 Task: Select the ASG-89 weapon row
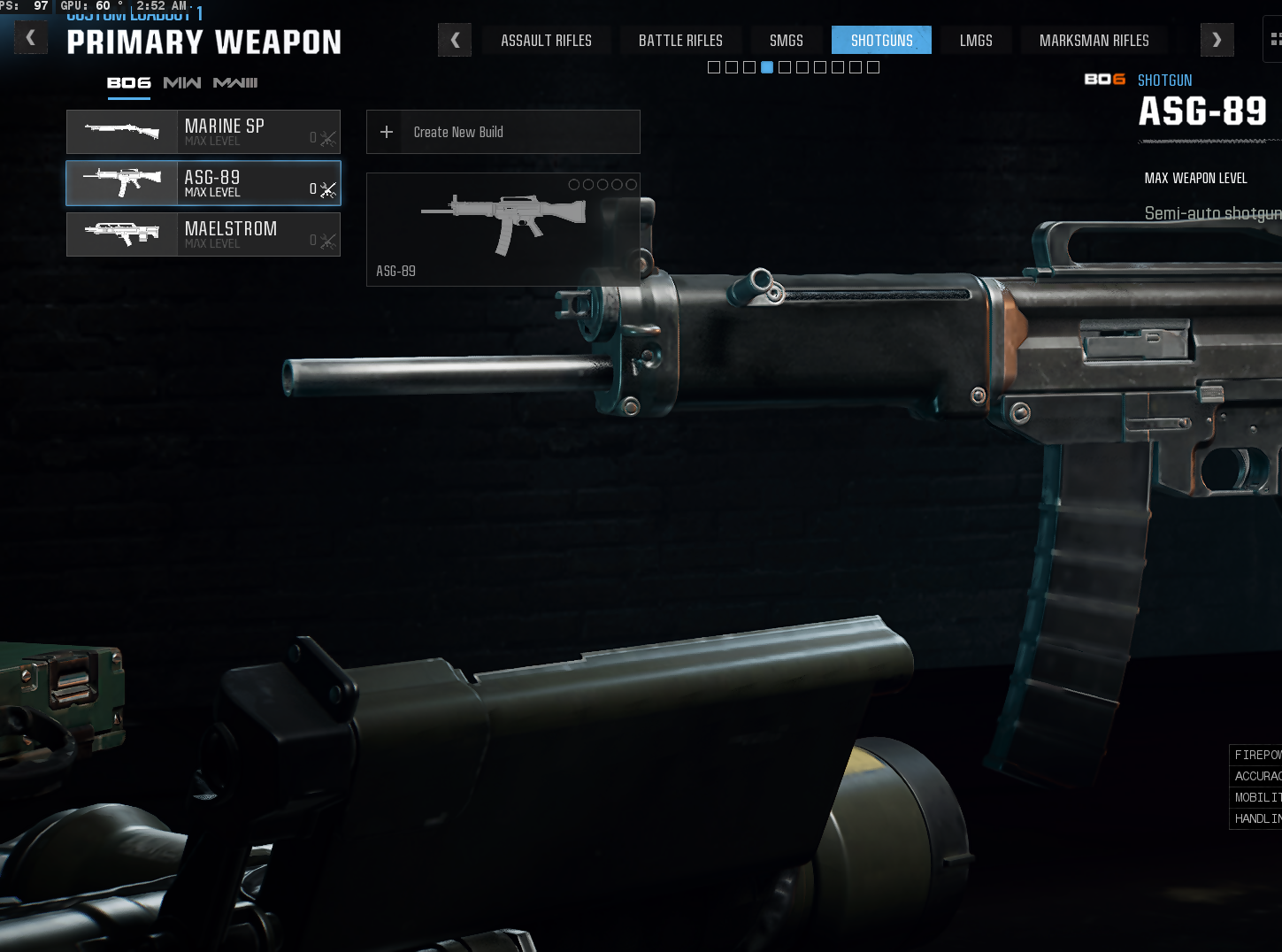point(203,183)
